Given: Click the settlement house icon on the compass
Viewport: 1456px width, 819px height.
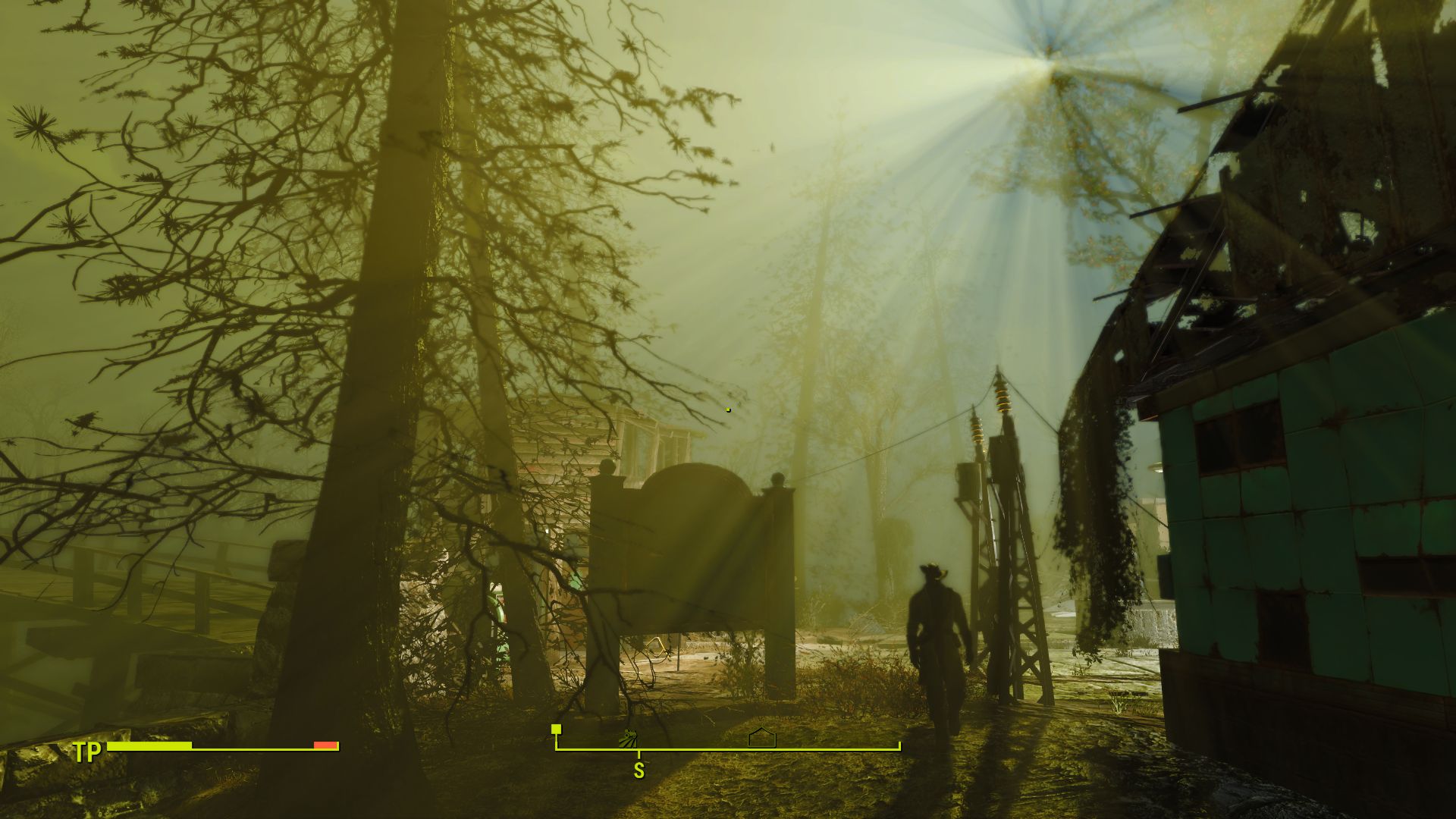Looking at the screenshot, I should tap(762, 737).
